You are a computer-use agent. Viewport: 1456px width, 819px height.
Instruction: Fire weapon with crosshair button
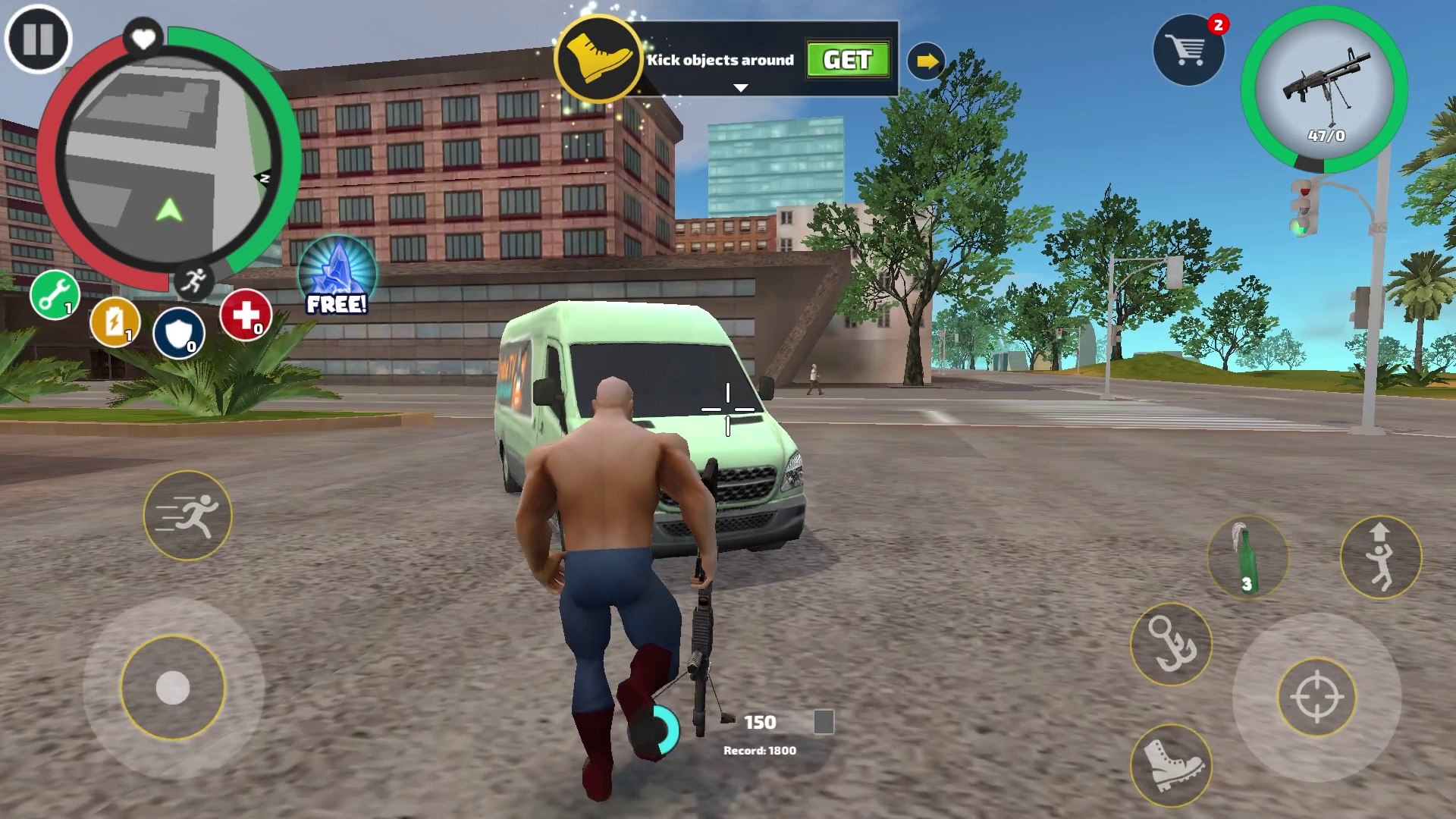1316,697
